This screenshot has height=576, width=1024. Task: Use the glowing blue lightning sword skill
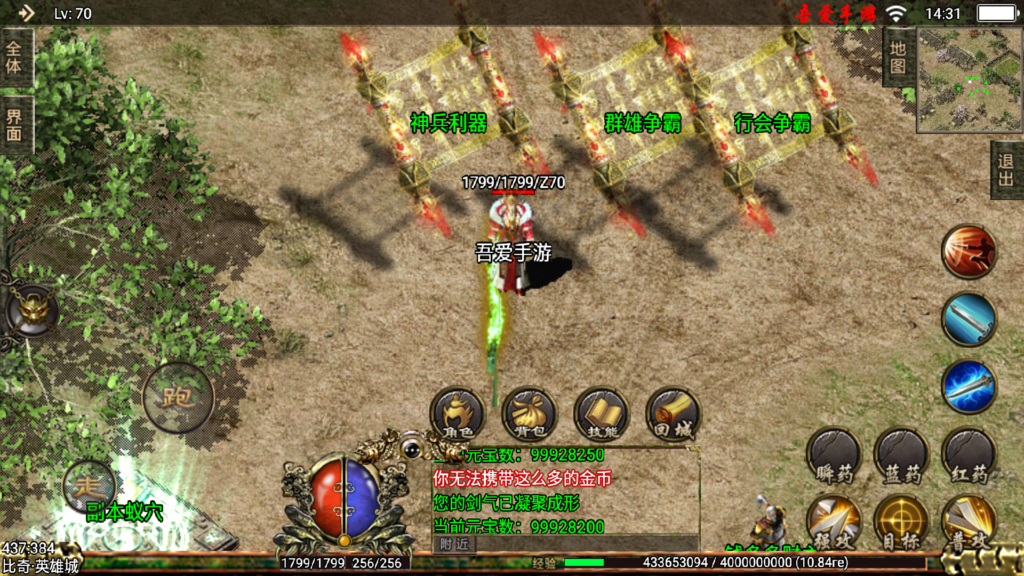968,386
